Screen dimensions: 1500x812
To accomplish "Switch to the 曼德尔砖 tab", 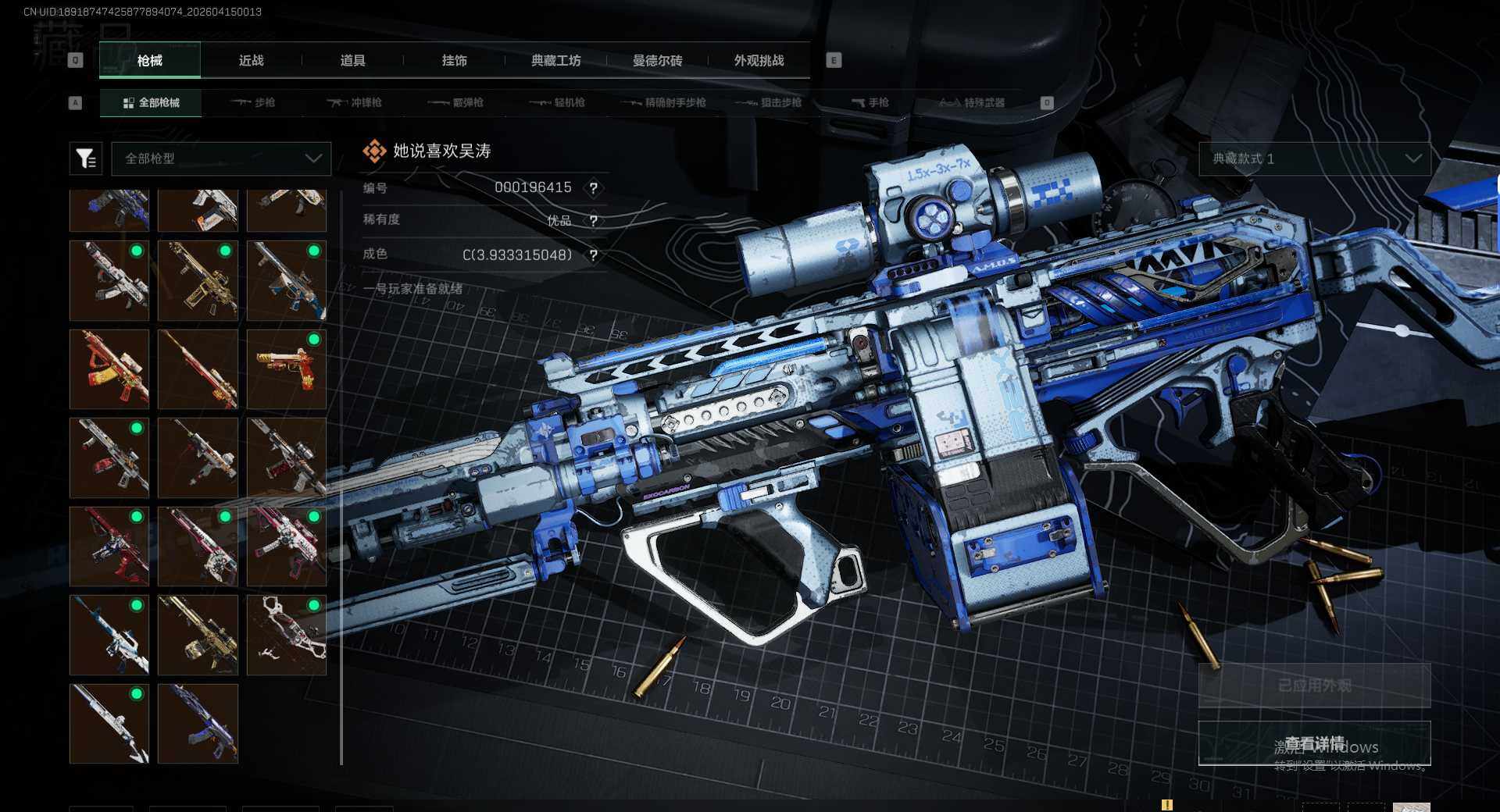I will pos(657,61).
